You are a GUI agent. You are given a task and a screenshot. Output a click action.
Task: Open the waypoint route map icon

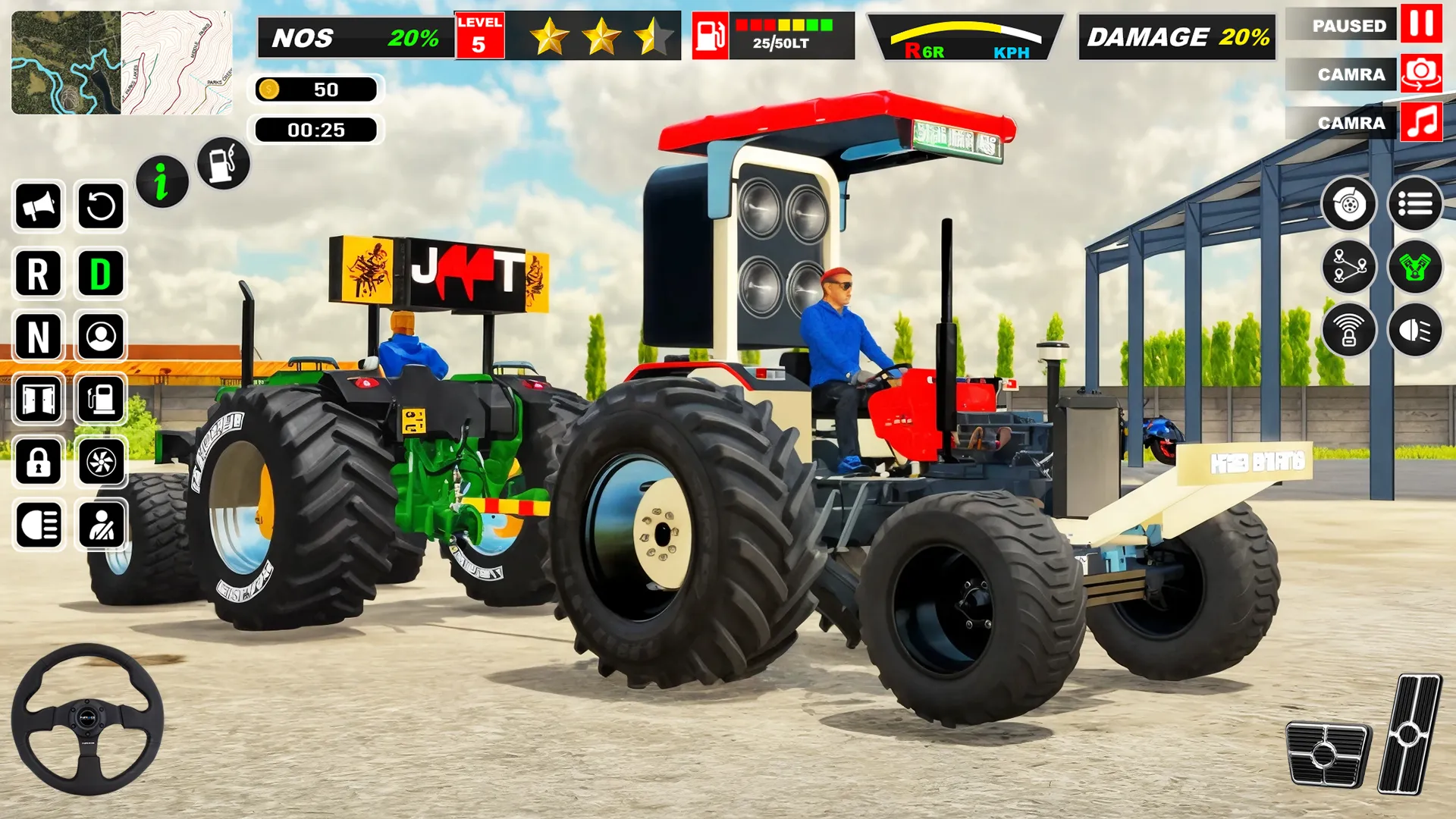click(1349, 266)
